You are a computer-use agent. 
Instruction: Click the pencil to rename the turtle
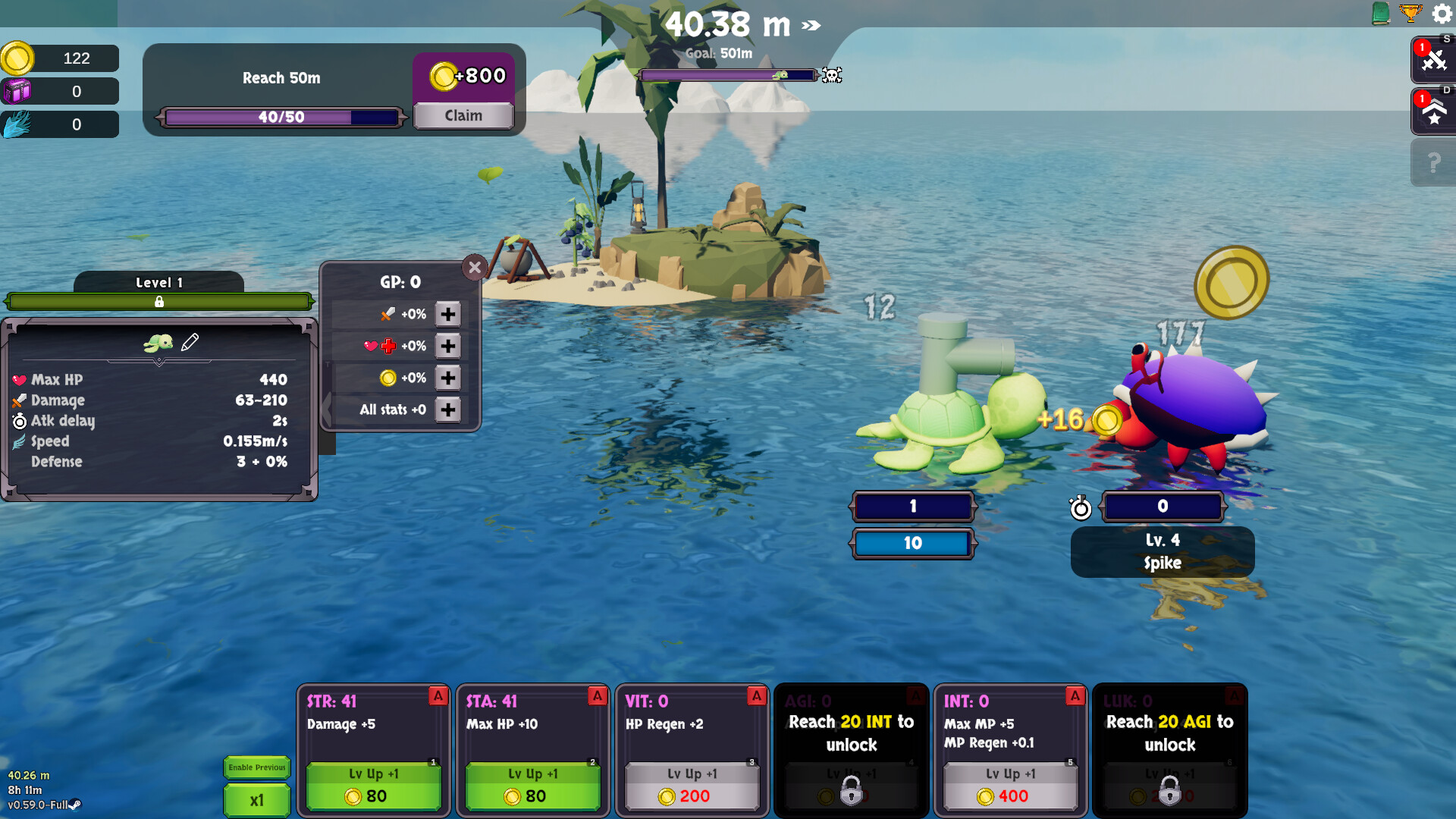coord(191,342)
